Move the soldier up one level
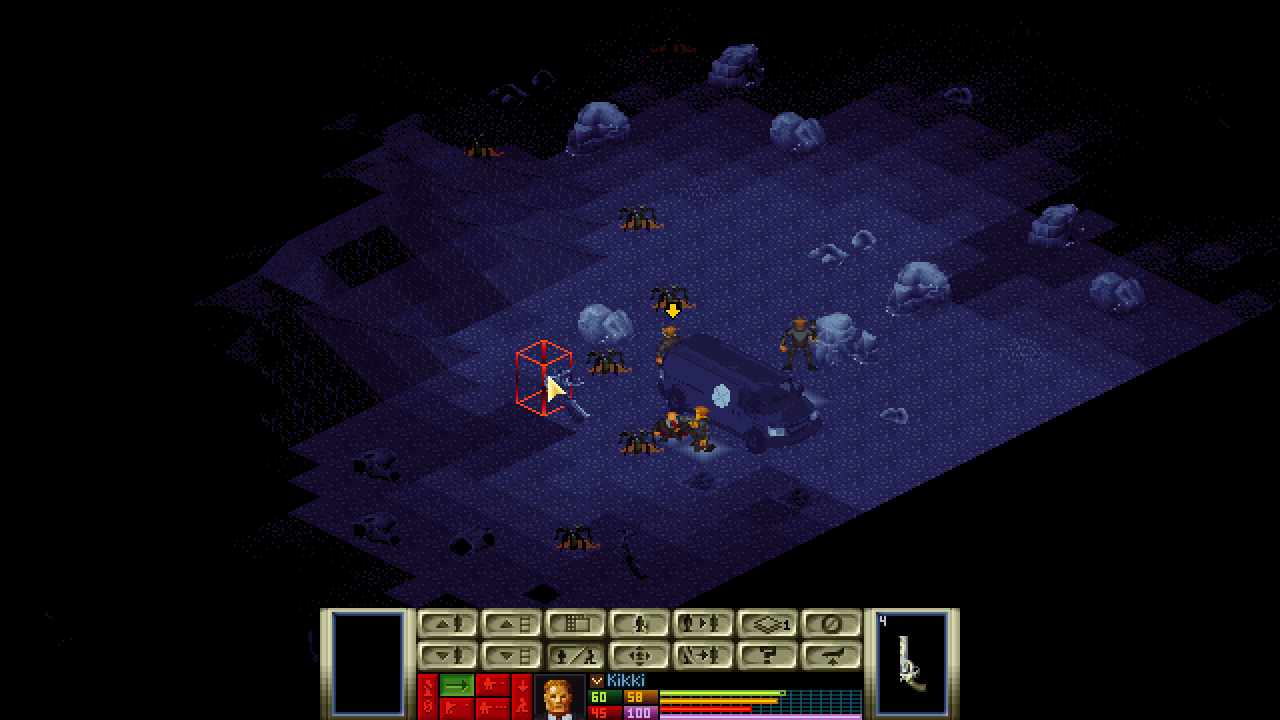Viewport: 1280px width, 720px height. pyautogui.click(x=447, y=624)
